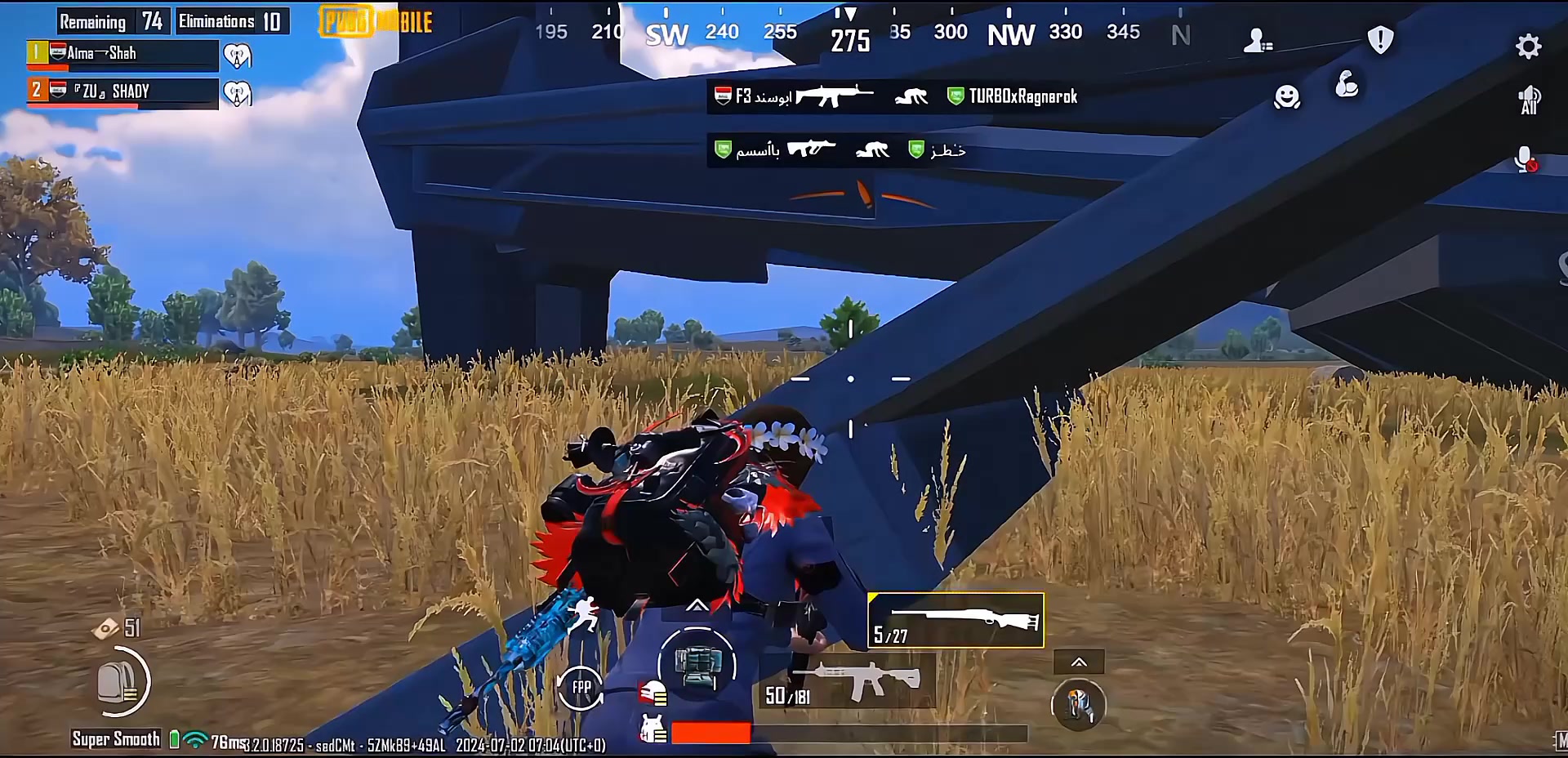This screenshot has width=1568, height=758.
Task: Expand the throwables list arrow
Action: pyautogui.click(x=1078, y=662)
